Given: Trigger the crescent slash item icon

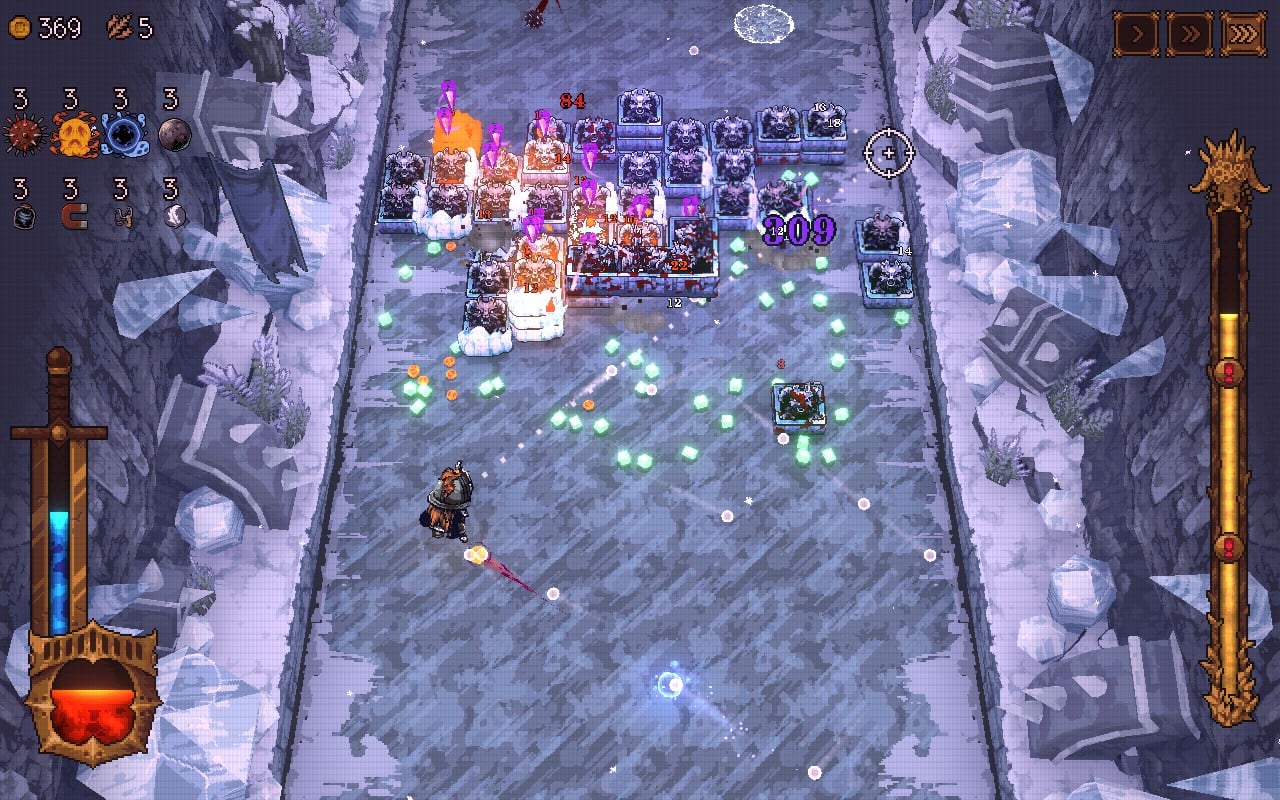Looking at the screenshot, I should (173, 216).
